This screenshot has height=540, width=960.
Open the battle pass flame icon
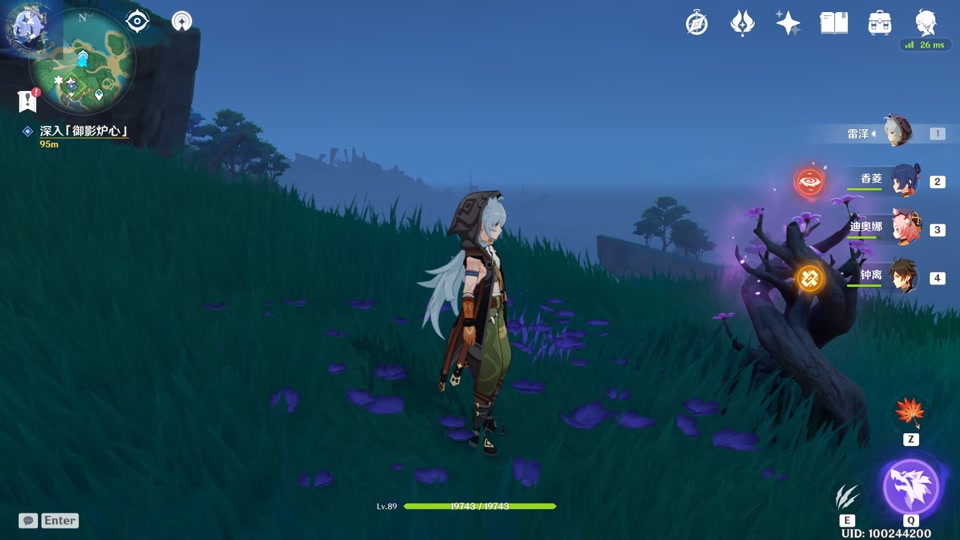click(742, 23)
